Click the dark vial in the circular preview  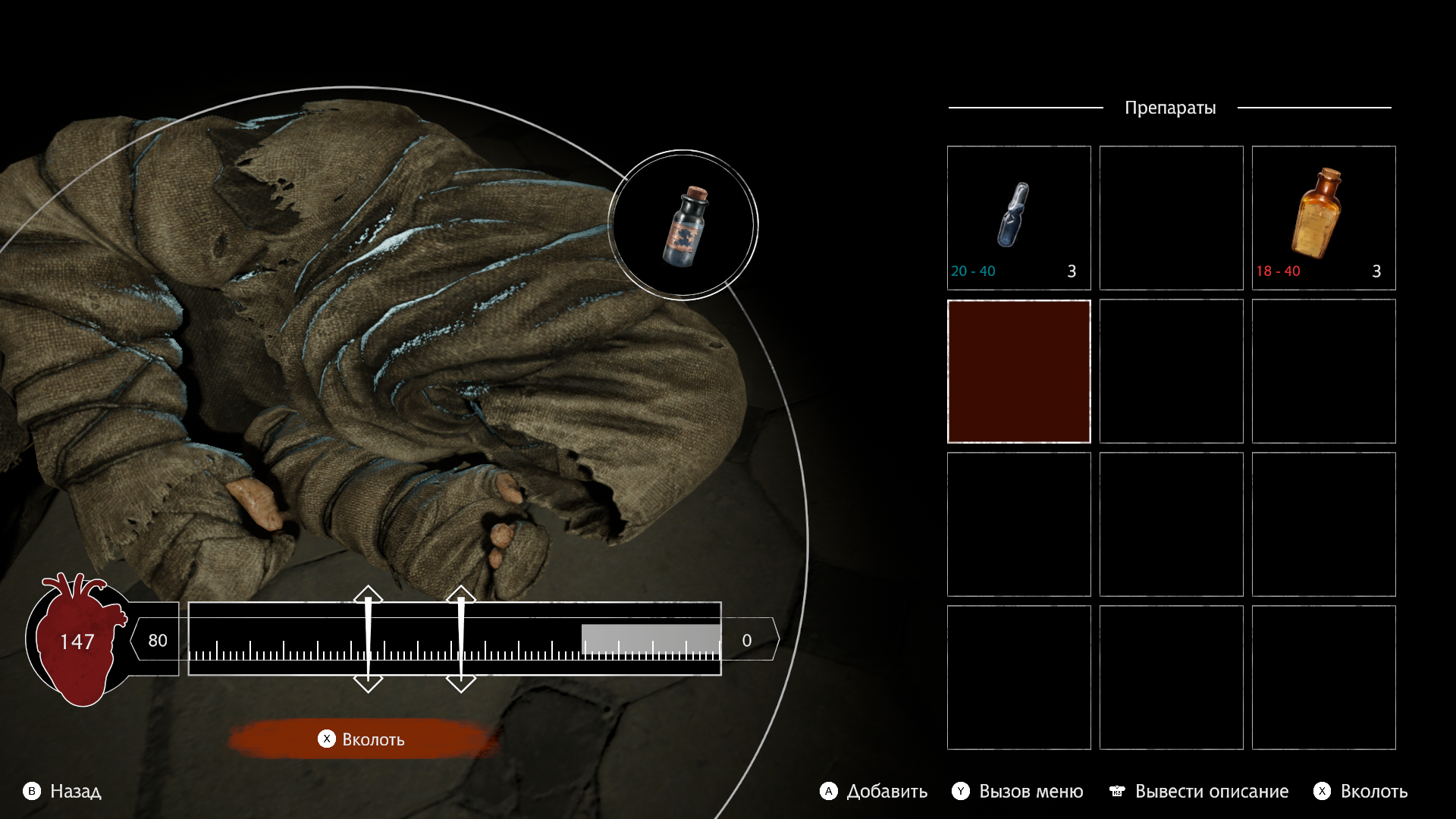pyautogui.click(x=686, y=227)
